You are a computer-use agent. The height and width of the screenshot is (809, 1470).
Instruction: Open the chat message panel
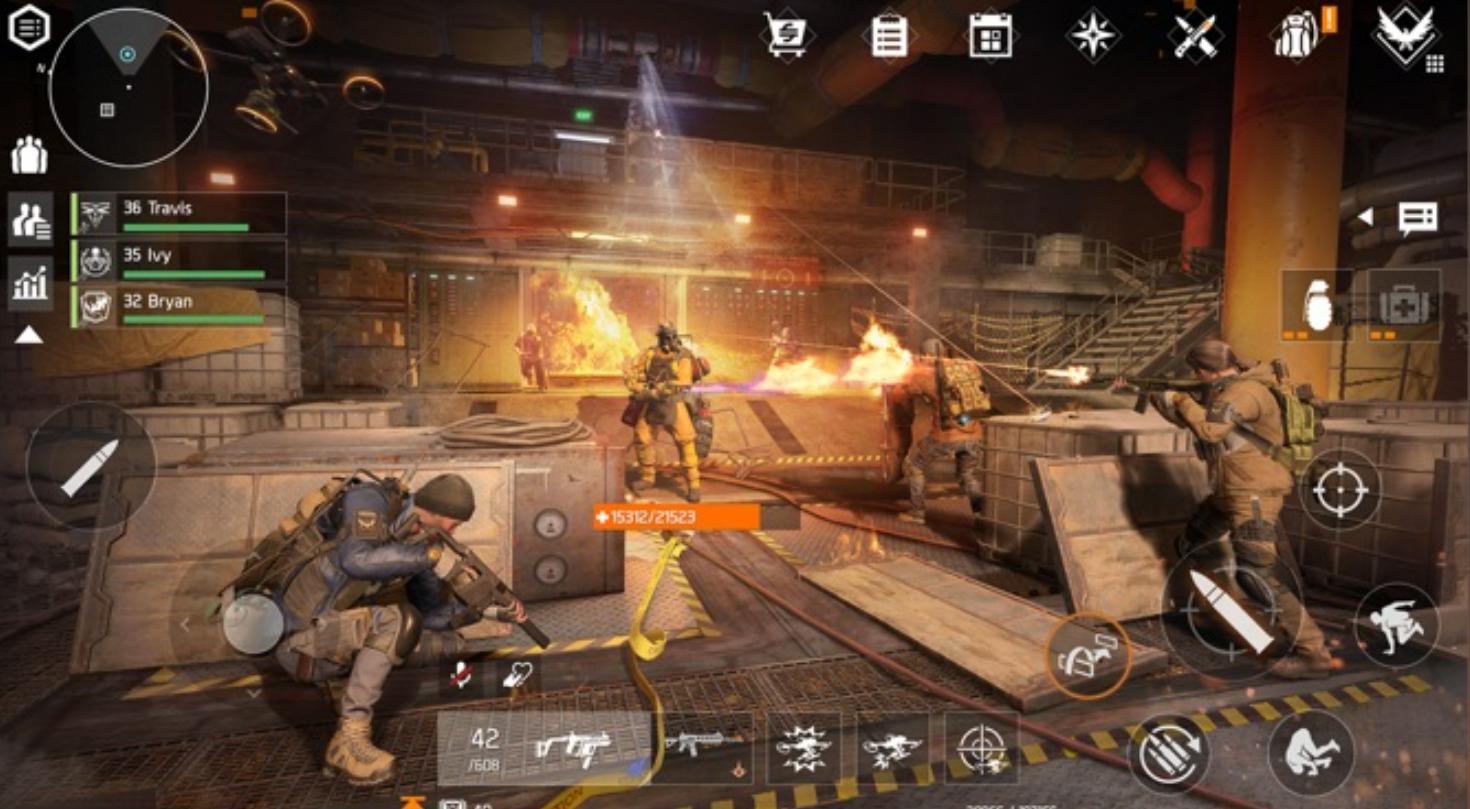[x=1417, y=217]
